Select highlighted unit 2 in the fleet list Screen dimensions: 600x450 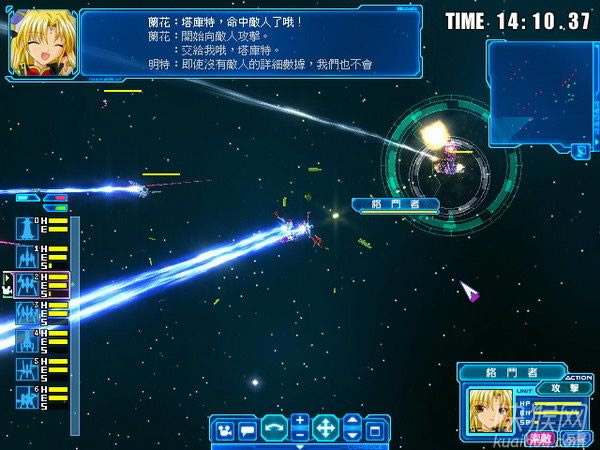tap(26, 284)
